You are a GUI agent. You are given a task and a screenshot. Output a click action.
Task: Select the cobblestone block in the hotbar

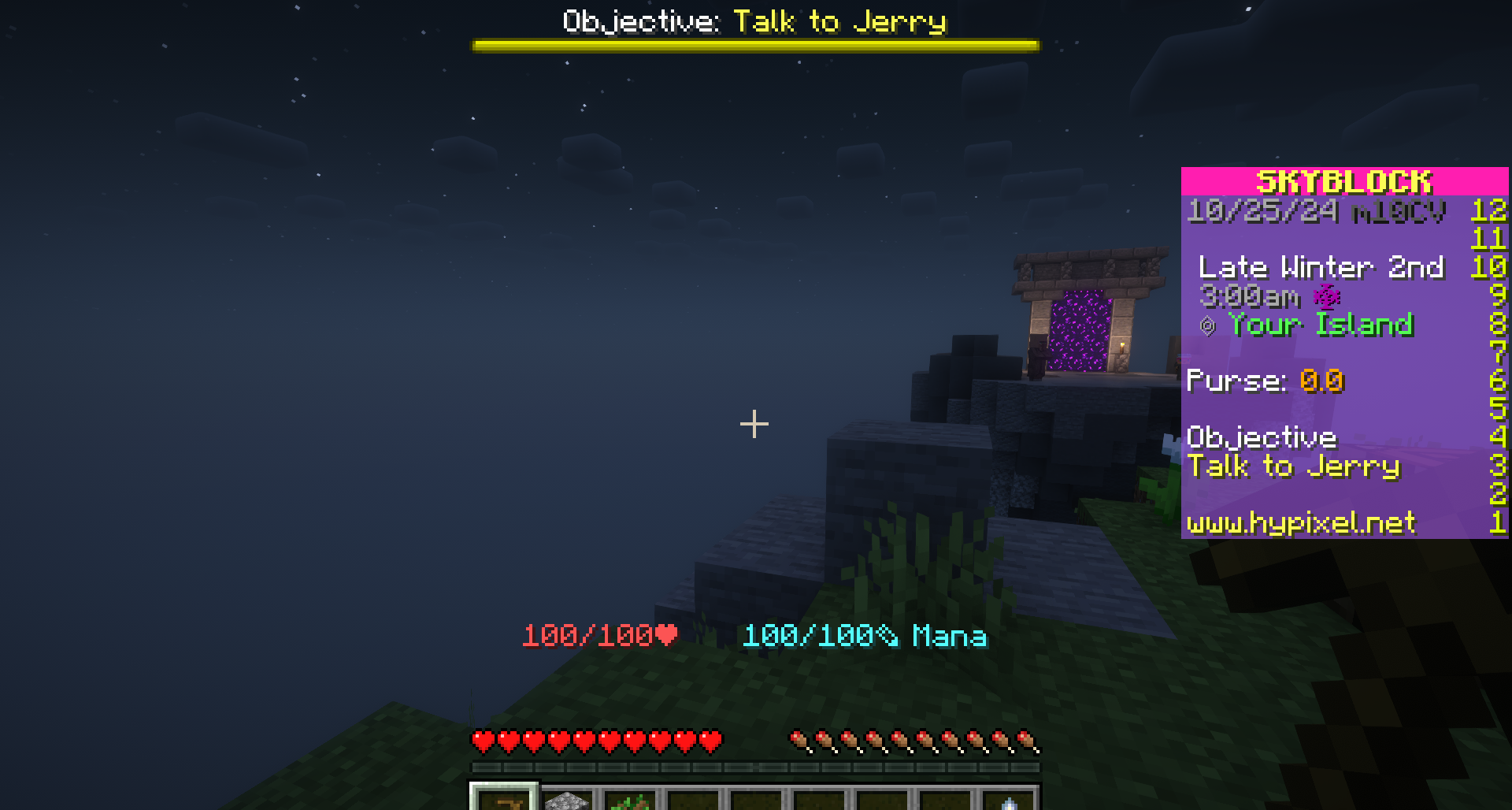click(x=569, y=802)
